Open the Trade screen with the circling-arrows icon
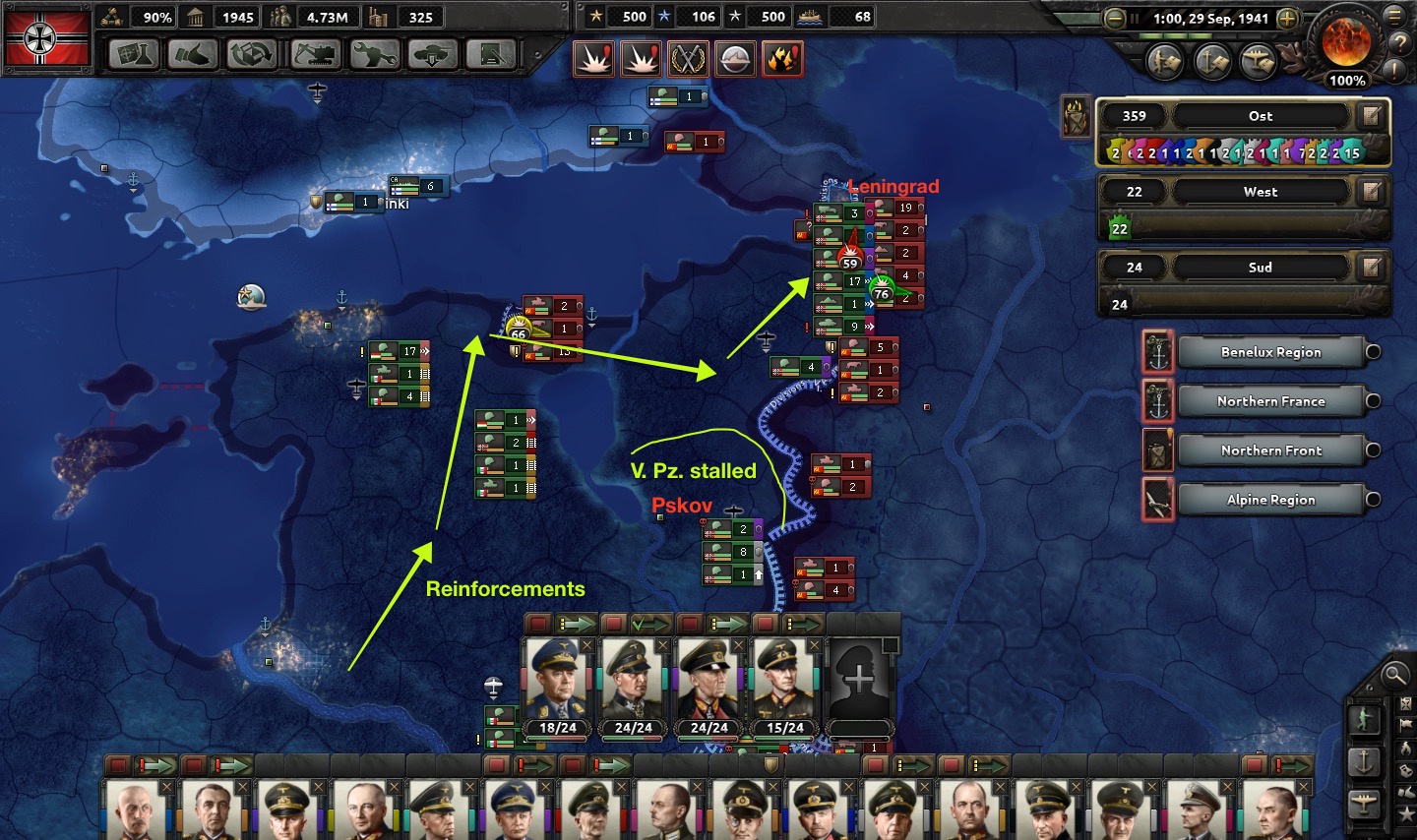 pyautogui.click(x=251, y=55)
